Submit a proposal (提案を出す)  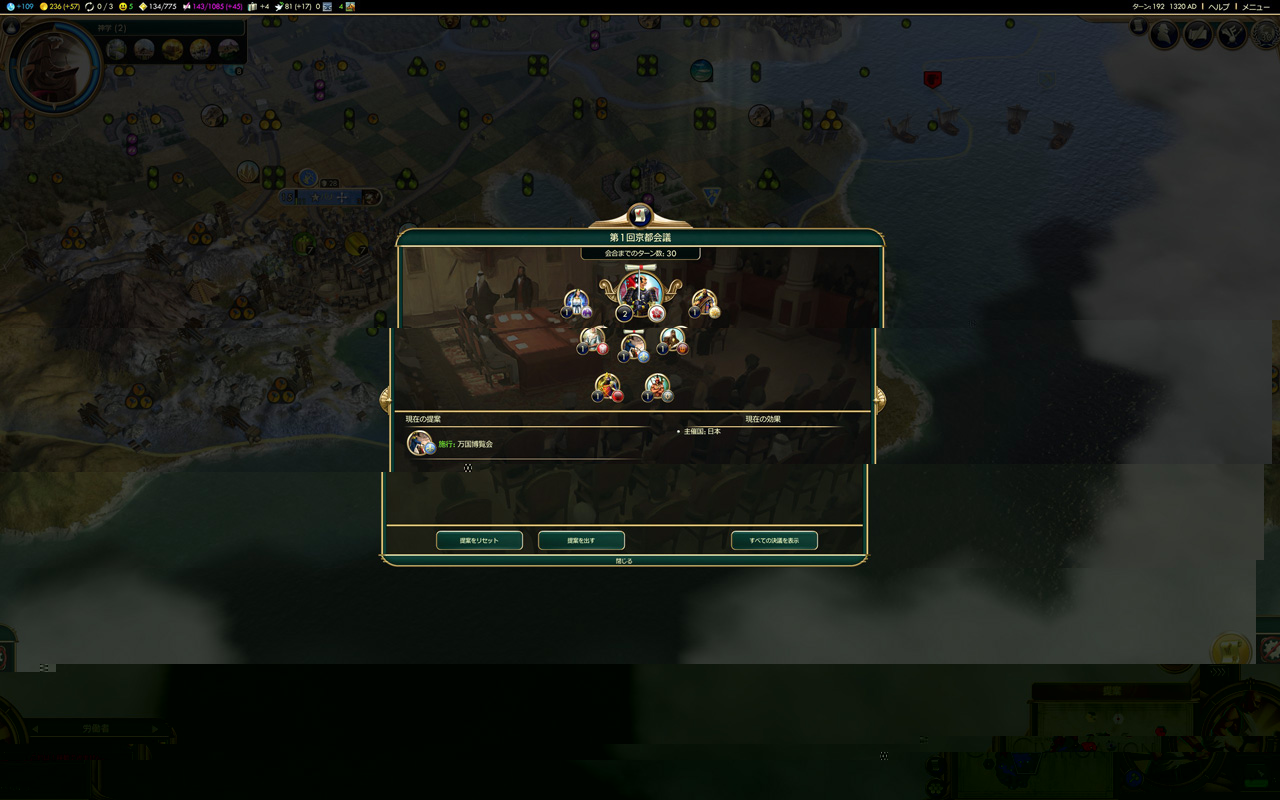[581, 541]
